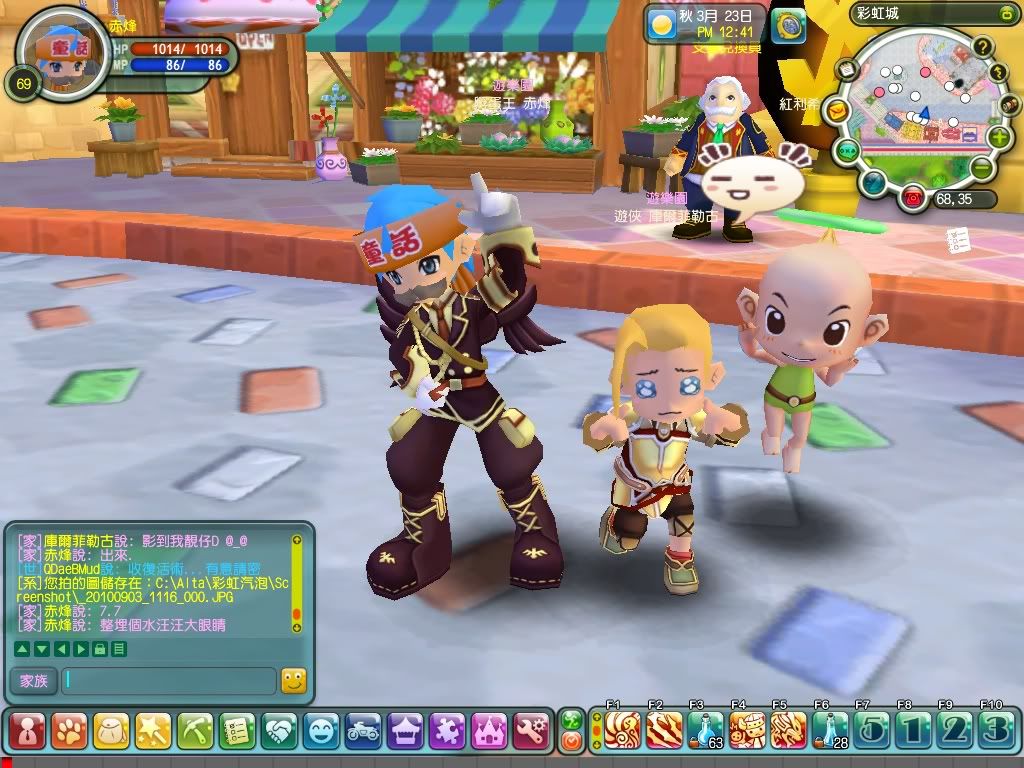The height and width of the screenshot is (768, 1024).
Task: Select the 家族 chat channel button
Action: [x=32, y=681]
